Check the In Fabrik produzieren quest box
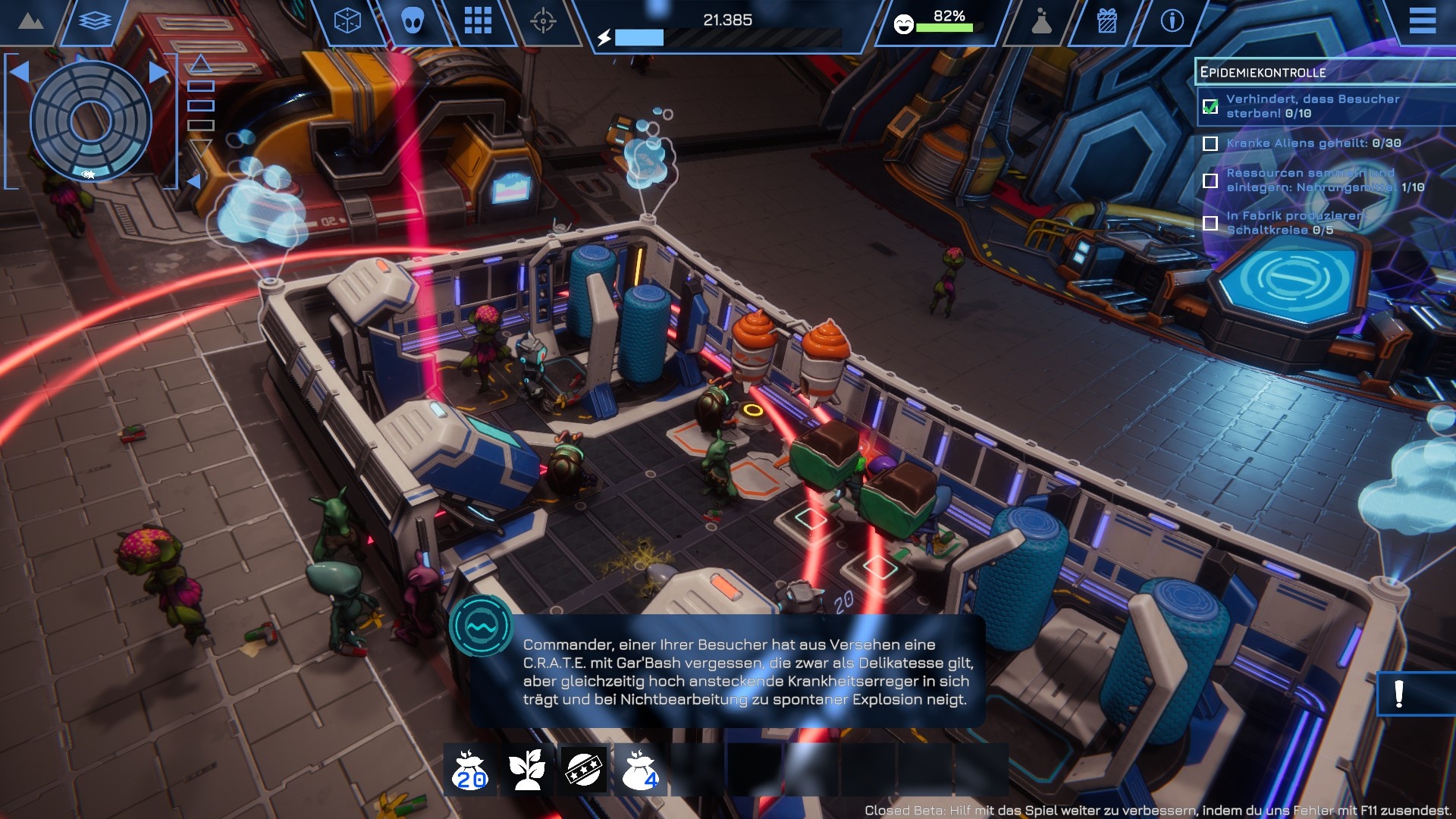Image resolution: width=1456 pixels, height=819 pixels. click(x=1210, y=222)
